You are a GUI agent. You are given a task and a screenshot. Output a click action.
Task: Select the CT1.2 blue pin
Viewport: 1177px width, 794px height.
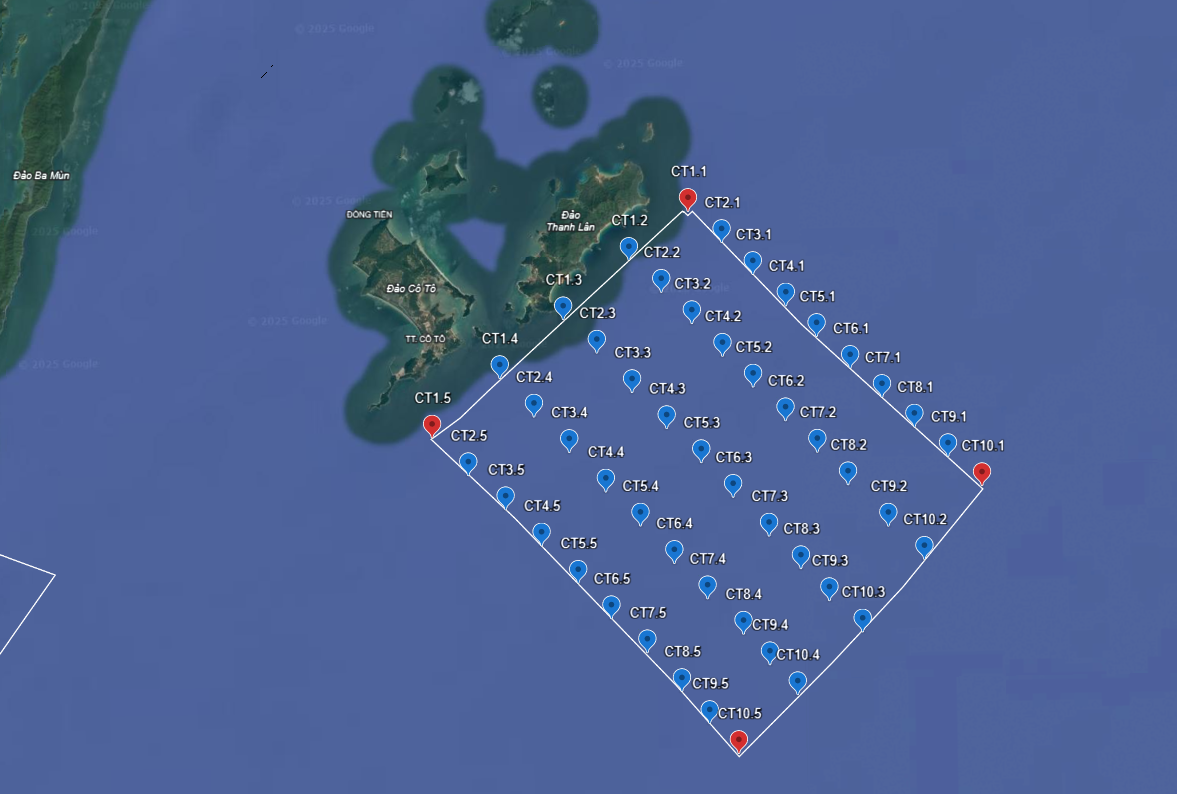click(629, 246)
